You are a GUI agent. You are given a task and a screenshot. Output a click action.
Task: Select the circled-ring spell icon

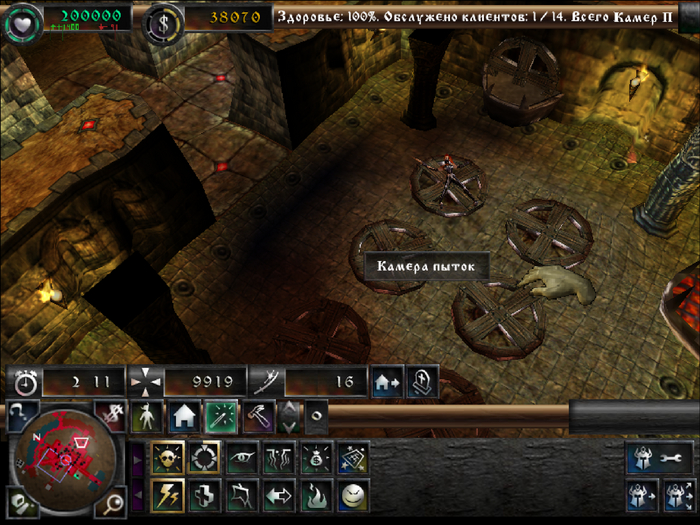point(204,457)
